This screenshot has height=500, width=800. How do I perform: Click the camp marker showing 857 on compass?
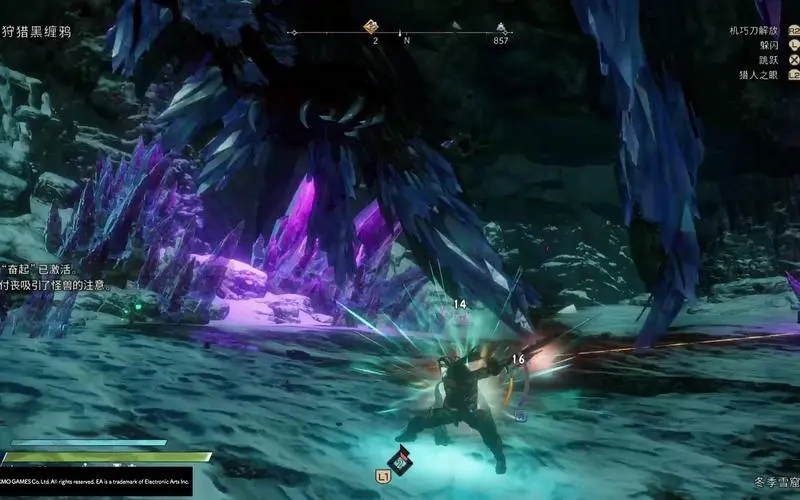click(501, 28)
